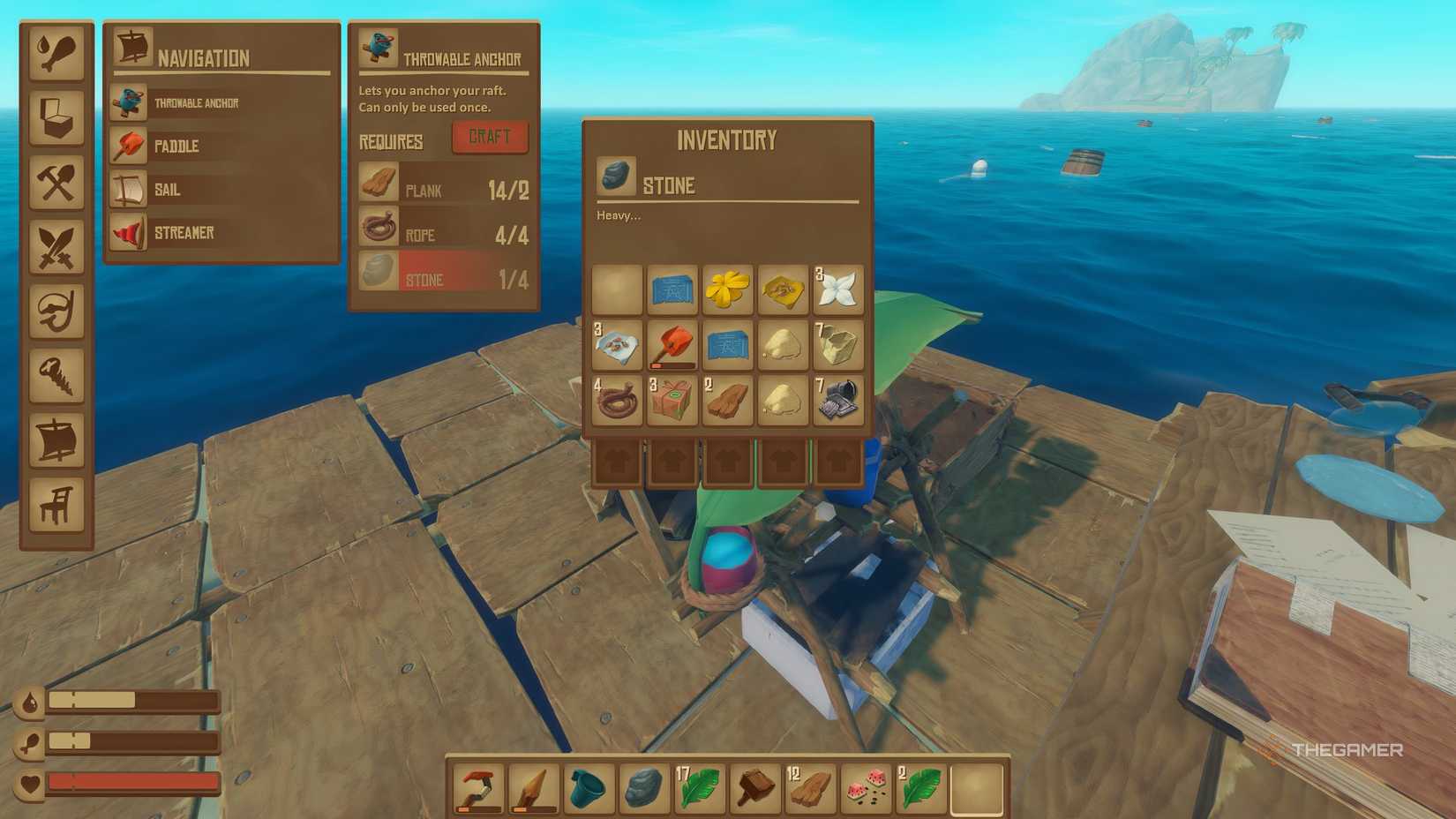Select the Navigation category with sail icon

tap(57, 440)
